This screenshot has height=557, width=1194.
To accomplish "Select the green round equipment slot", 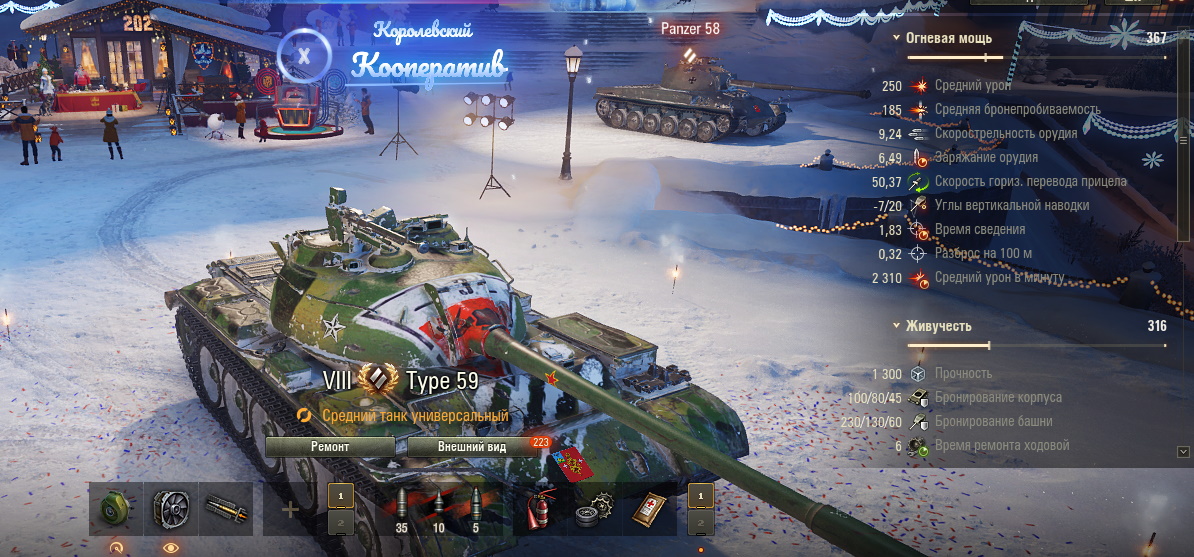I will pyautogui.click(x=116, y=509).
